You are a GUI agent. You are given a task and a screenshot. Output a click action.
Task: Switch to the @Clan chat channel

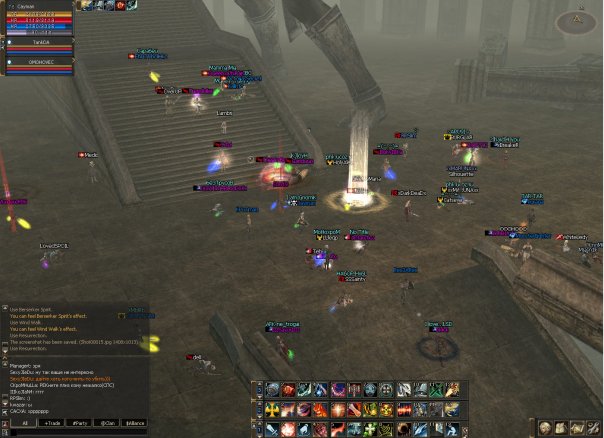(x=108, y=423)
